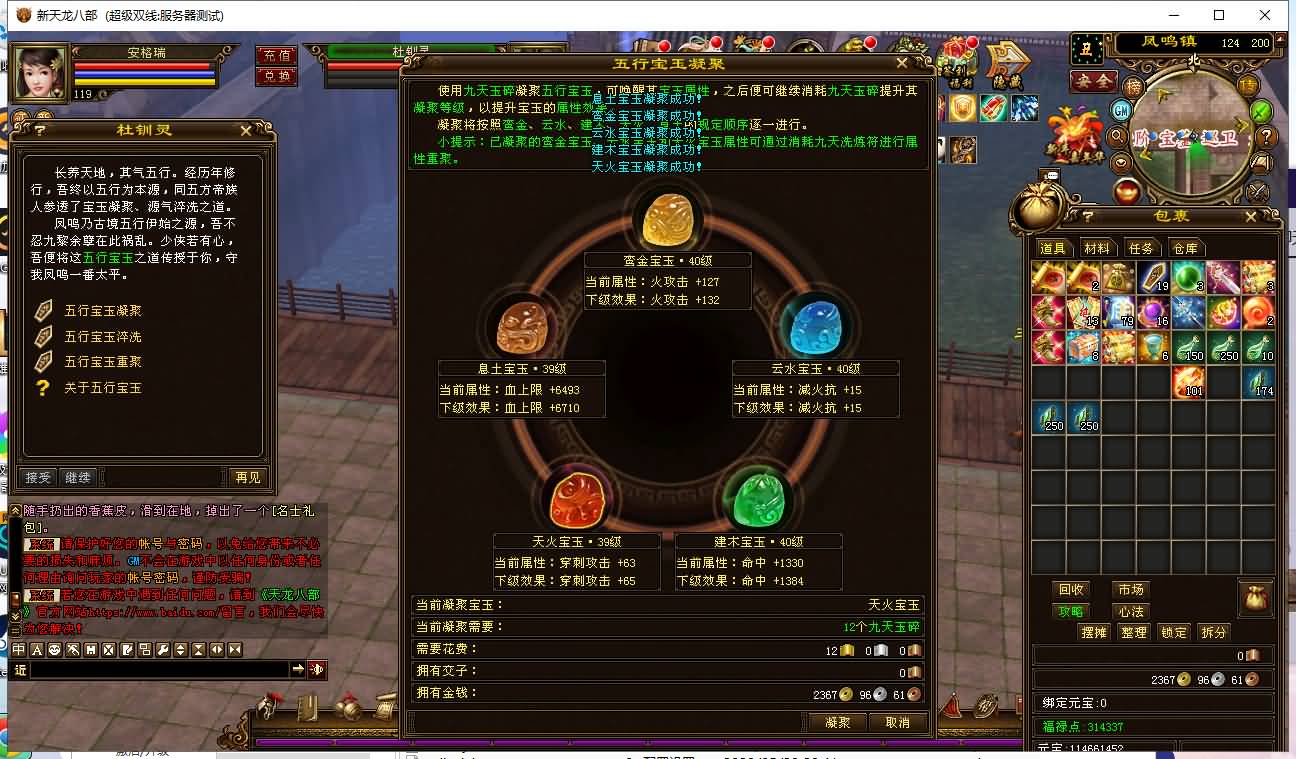Viewport: 1296px width, 759px height.
Task: Toggle a chat channel filter in the chat toolbar
Action: point(18,650)
